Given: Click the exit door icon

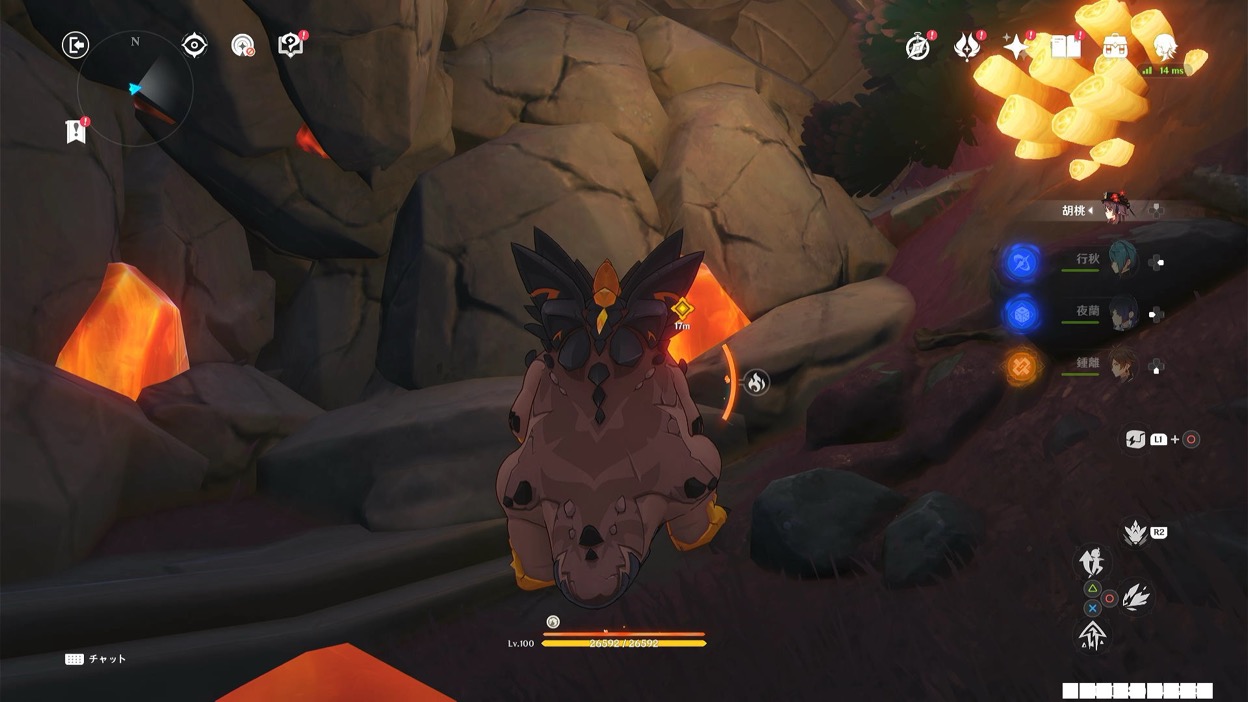Looking at the screenshot, I should (75, 45).
